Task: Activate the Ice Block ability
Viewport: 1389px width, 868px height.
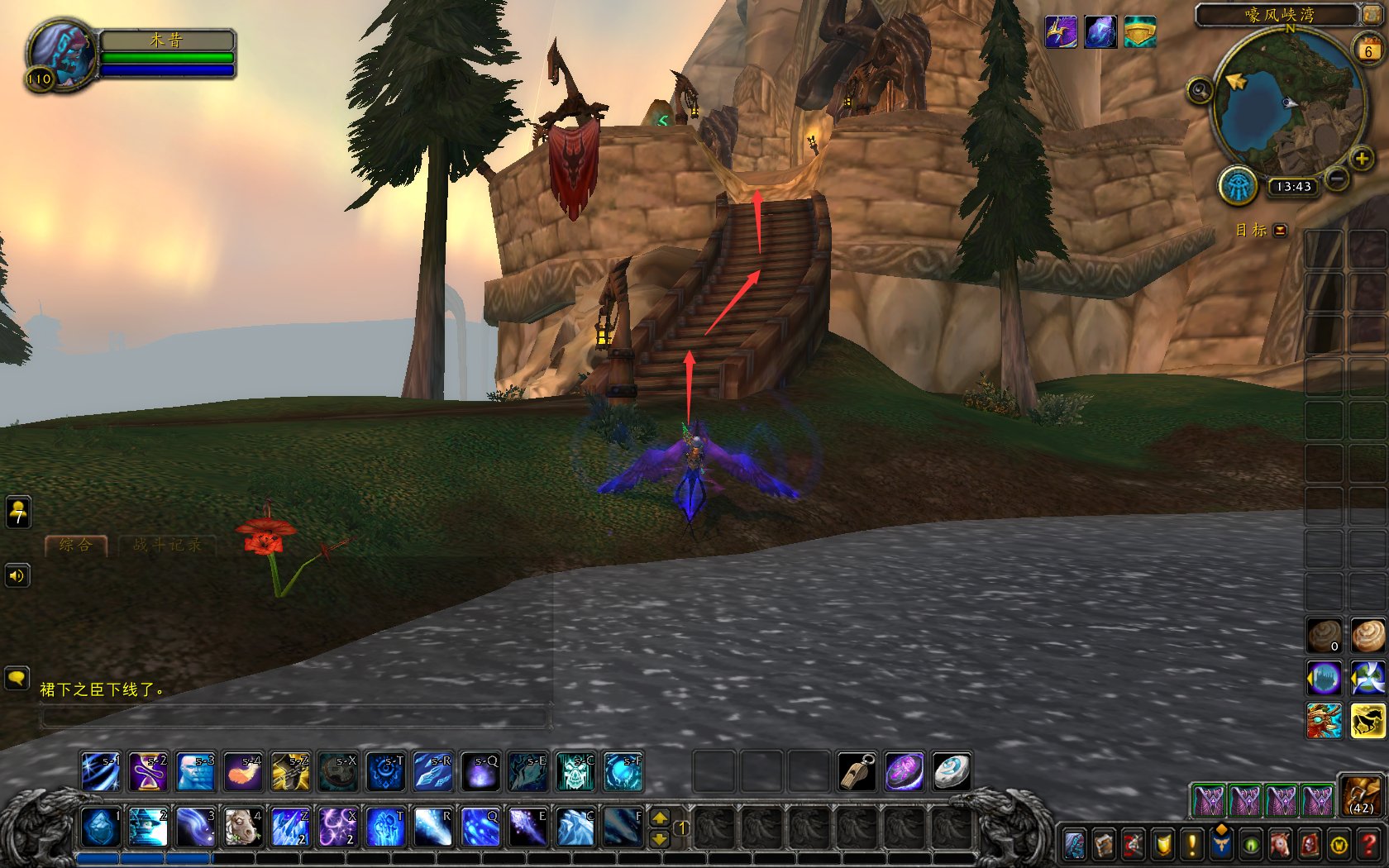Action: pos(100,827)
